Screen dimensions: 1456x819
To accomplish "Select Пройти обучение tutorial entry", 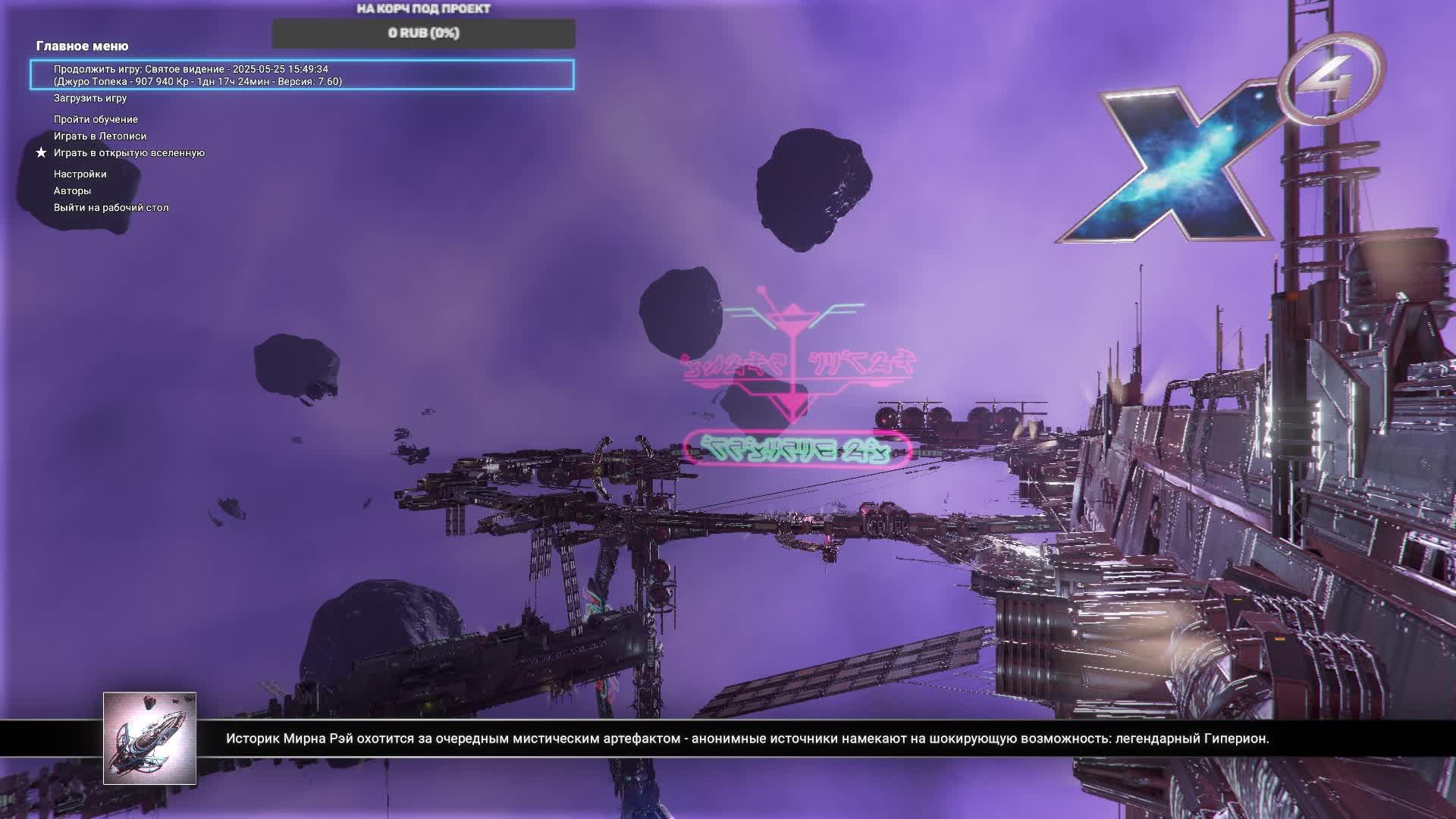I will coord(96,120).
